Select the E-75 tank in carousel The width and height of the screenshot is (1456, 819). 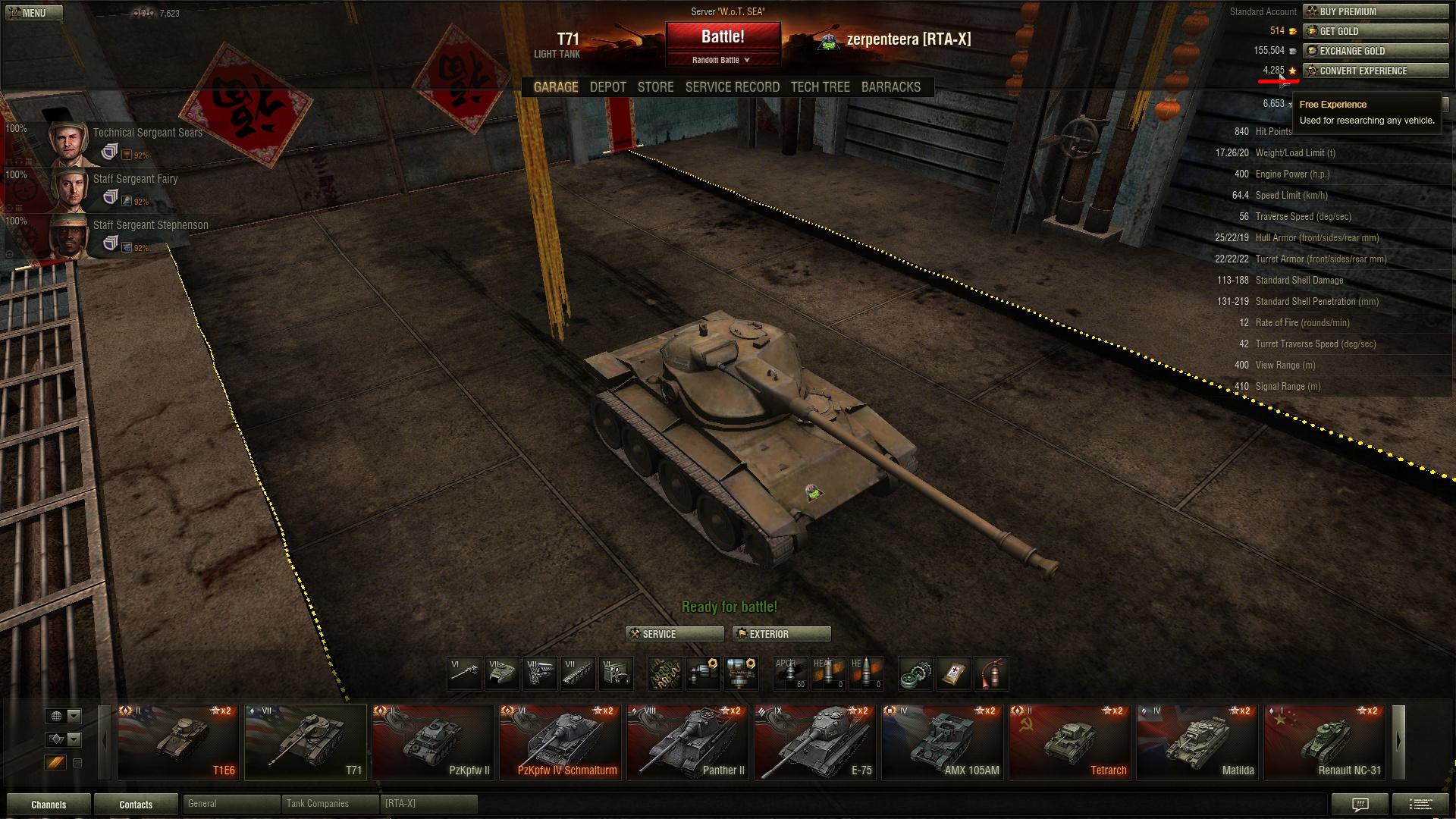pyautogui.click(x=815, y=742)
